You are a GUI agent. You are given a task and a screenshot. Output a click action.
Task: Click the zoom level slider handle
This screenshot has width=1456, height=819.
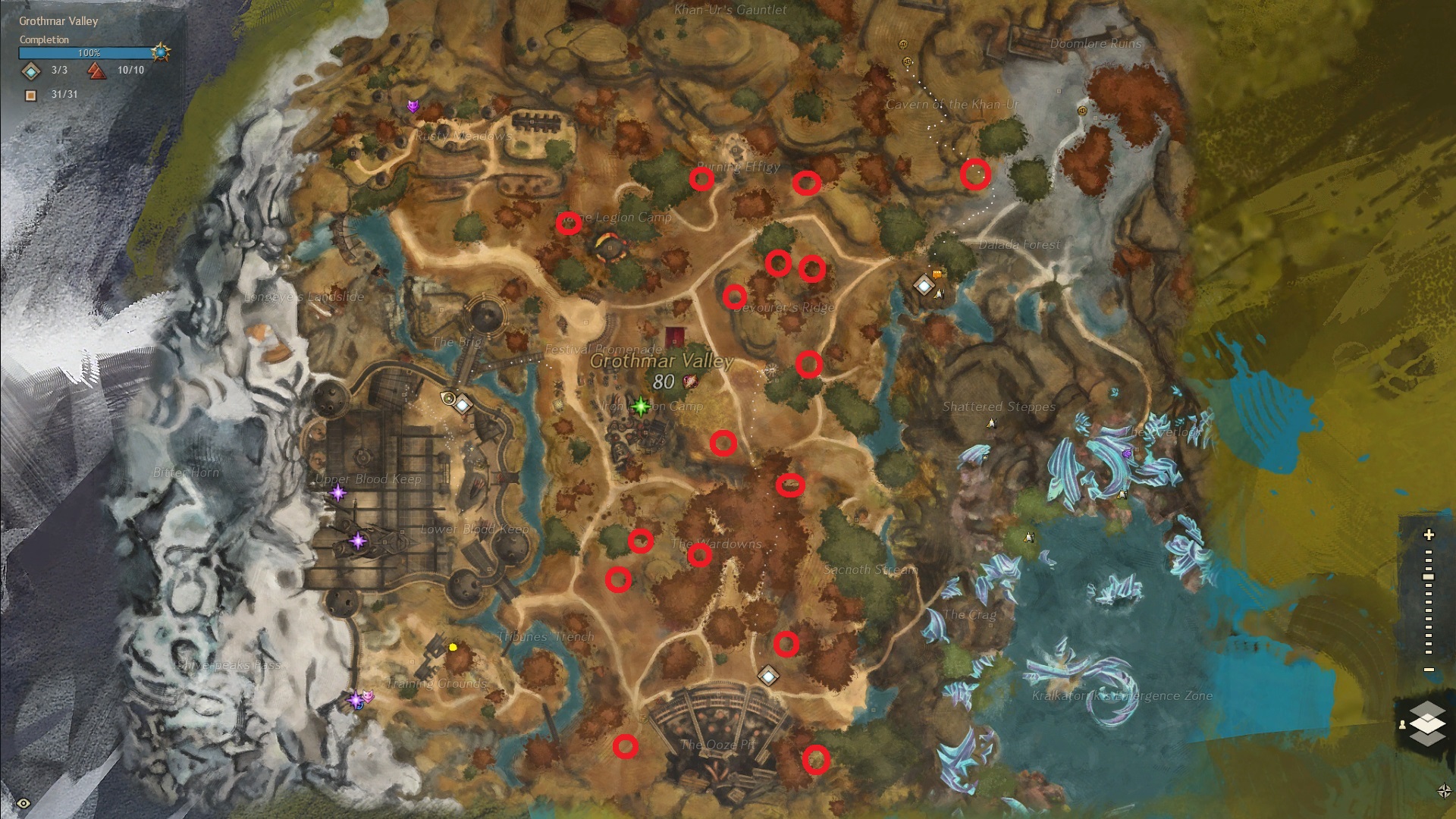[1429, 577]
